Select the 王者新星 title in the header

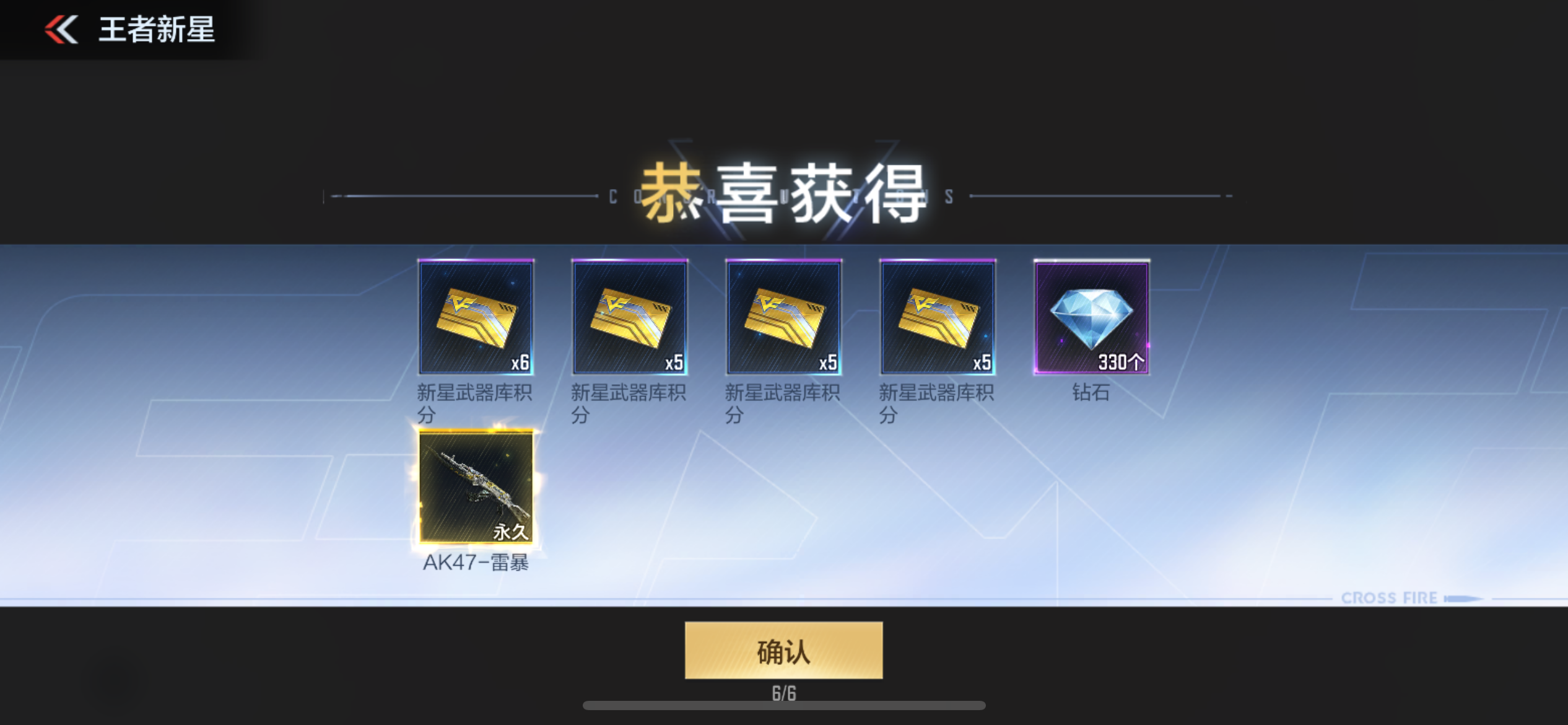click(155, 30)
